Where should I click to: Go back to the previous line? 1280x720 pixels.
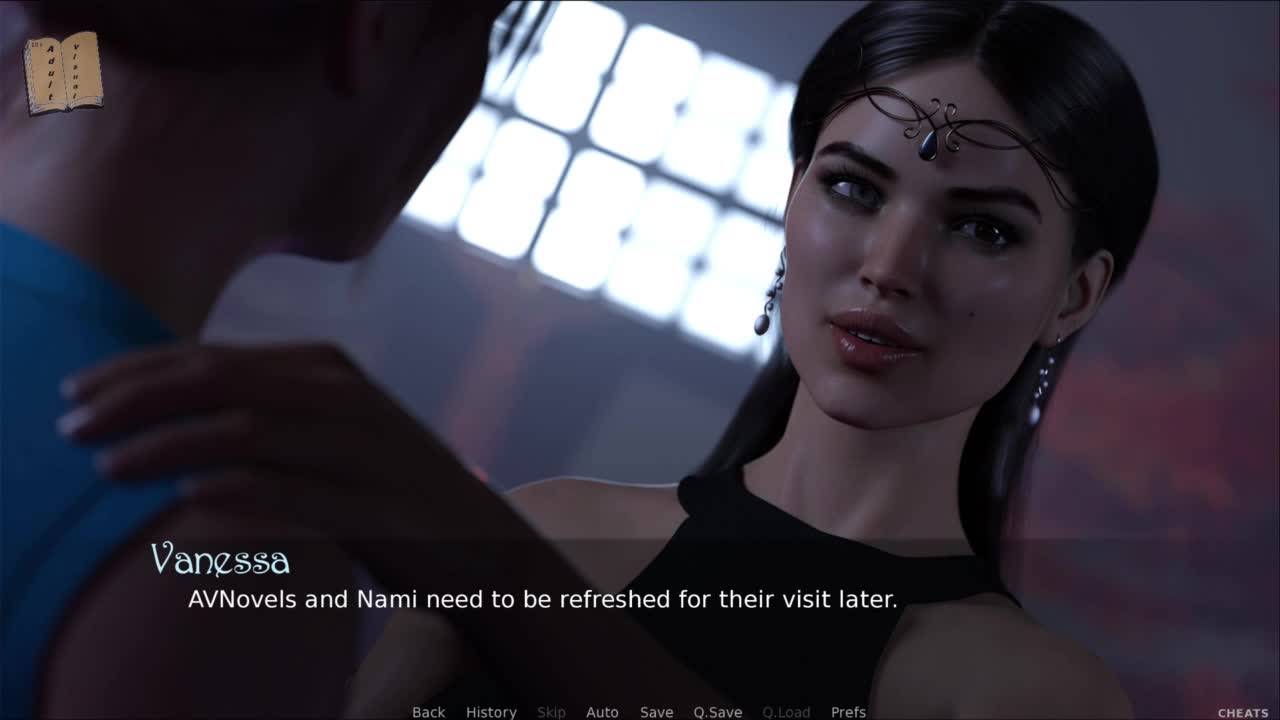click(428, 712)
